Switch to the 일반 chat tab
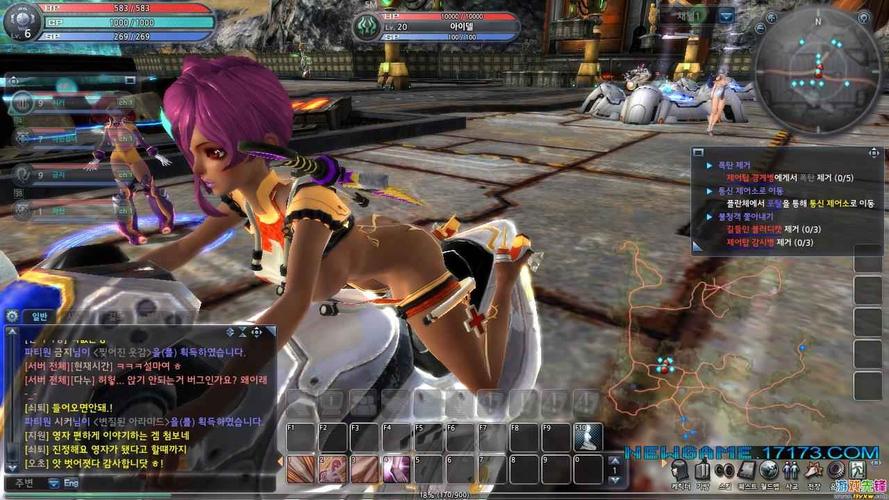This screenshot has height=500, width=889. pyautogui.click(x=40, y=316)
